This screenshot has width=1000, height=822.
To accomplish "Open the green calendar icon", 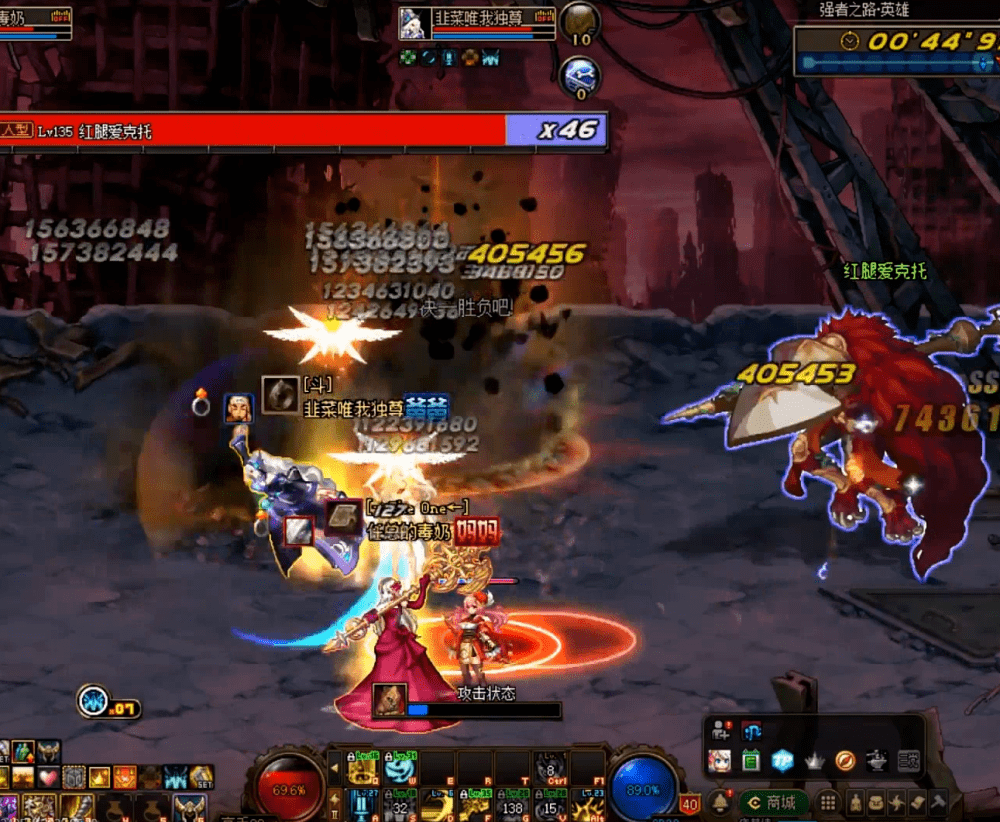I will [751, 761].
